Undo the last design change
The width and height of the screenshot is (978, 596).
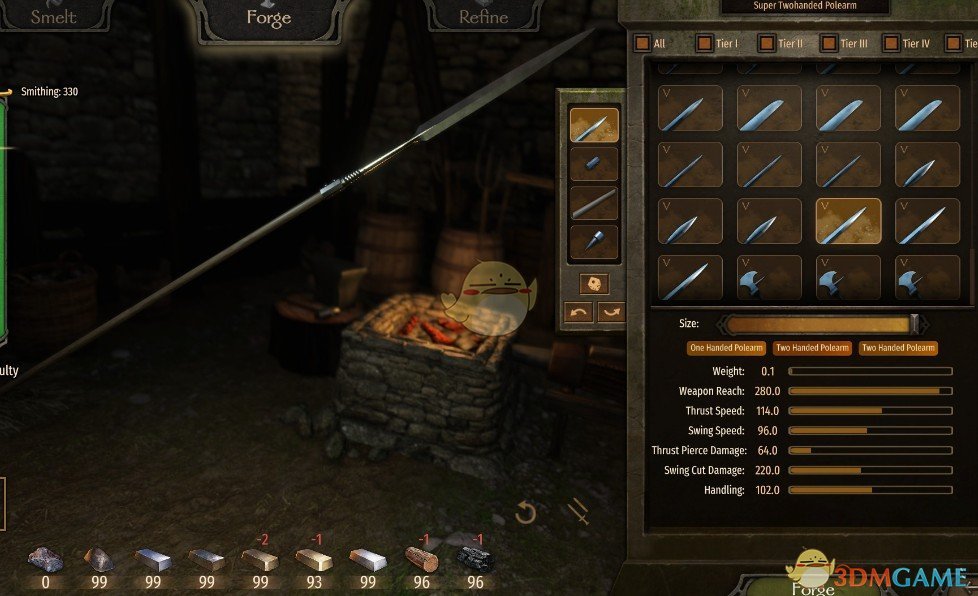pos(578,312)
